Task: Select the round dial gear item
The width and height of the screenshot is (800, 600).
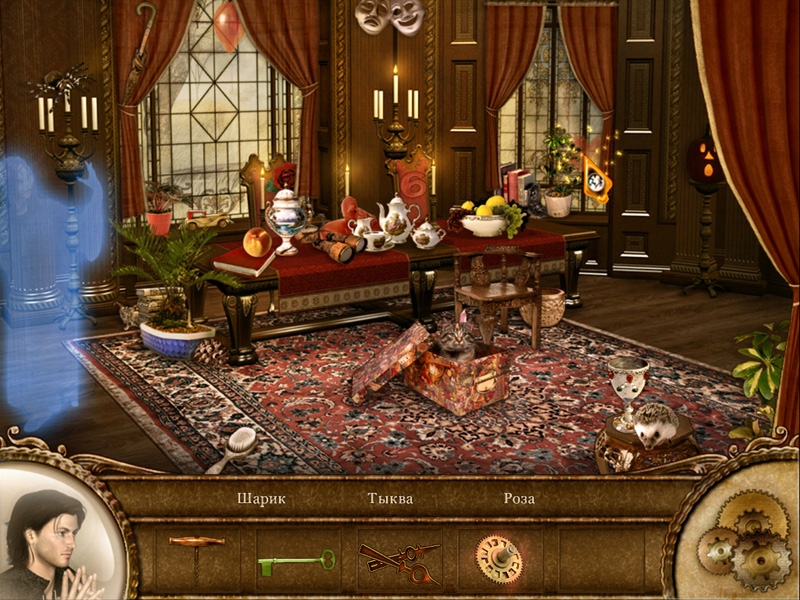Action: click(497, 556)
